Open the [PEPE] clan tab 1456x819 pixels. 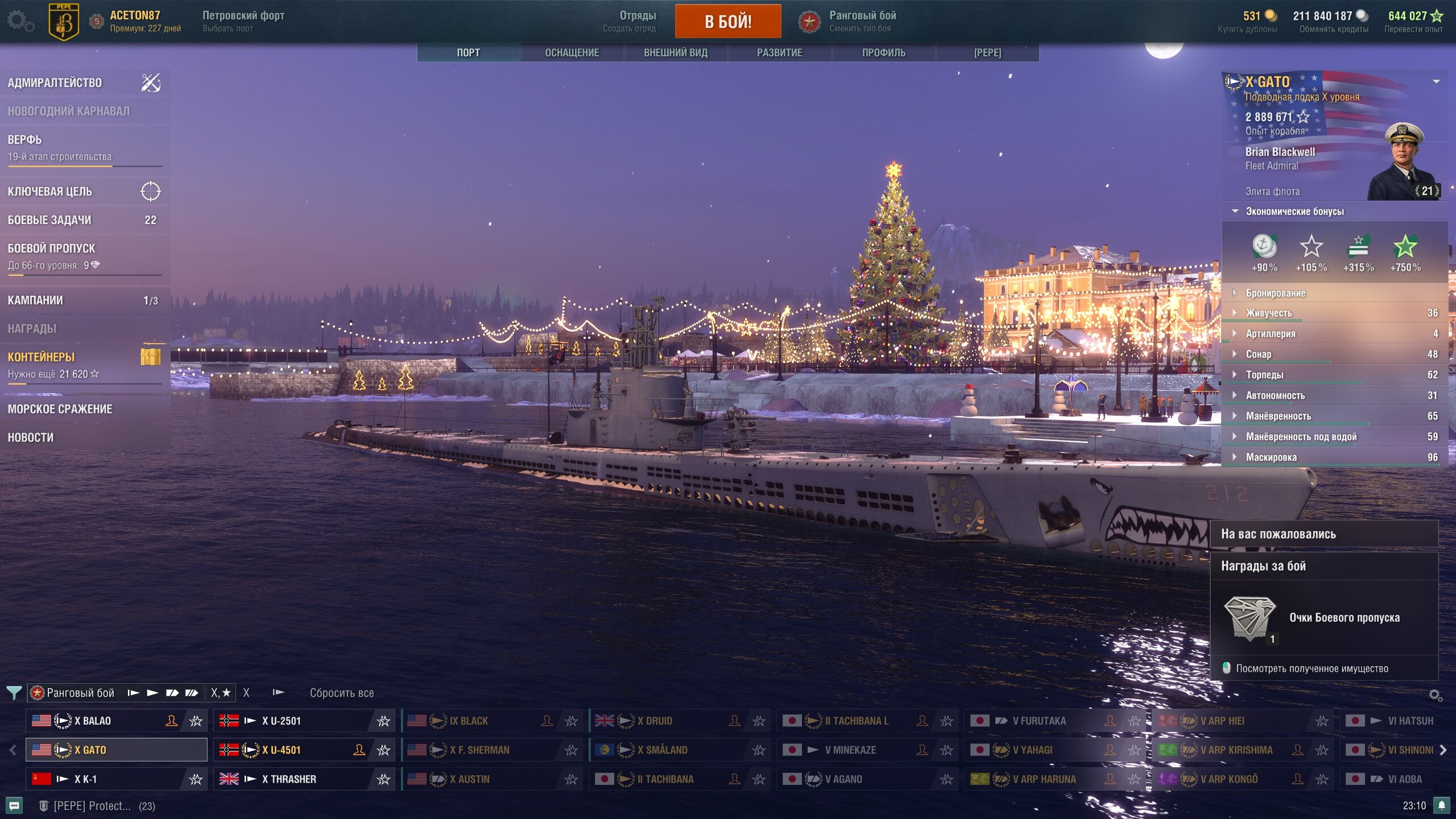tap(987, 52)
